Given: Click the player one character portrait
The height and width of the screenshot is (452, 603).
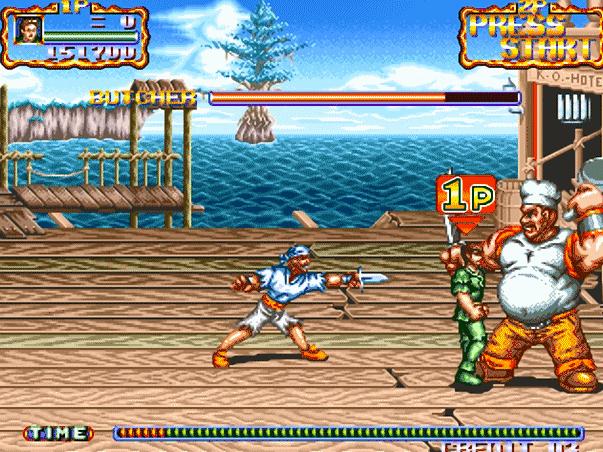Looking at the screenshot, I should [x=26, y=29].
